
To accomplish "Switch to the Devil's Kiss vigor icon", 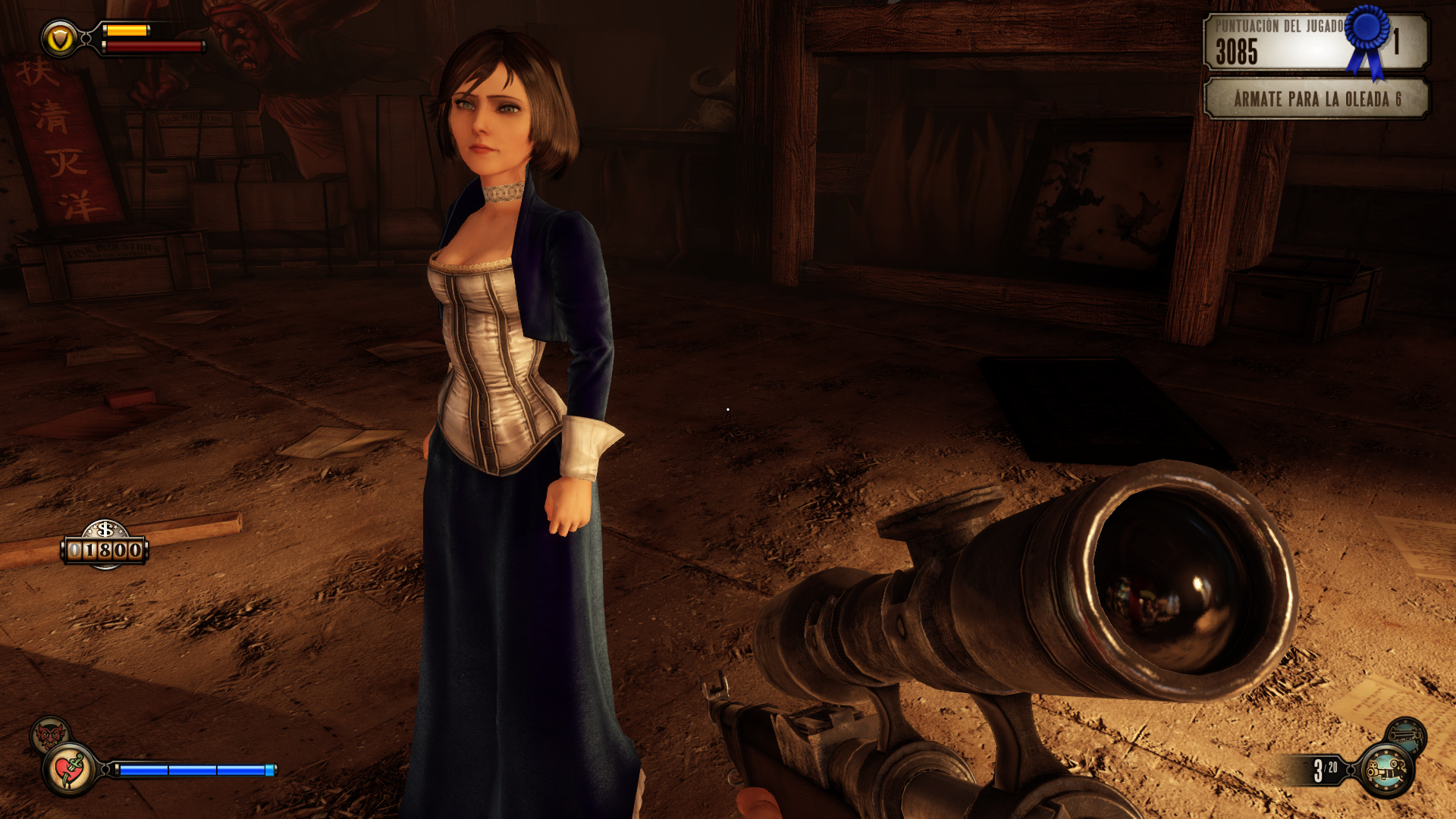I will pyautogui.click(x=50, y=735).
